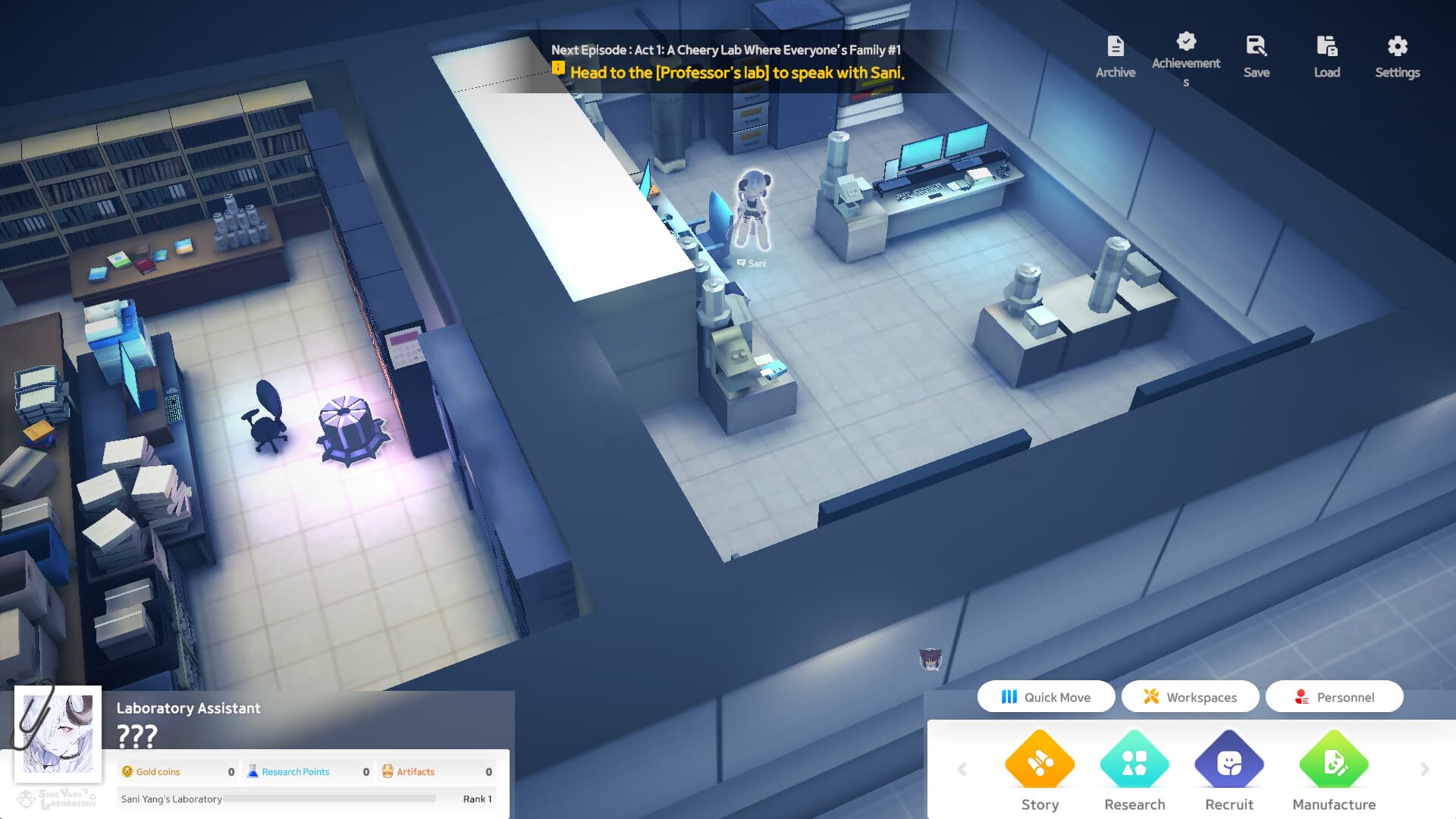Open the Load icon

point(1326,45)
